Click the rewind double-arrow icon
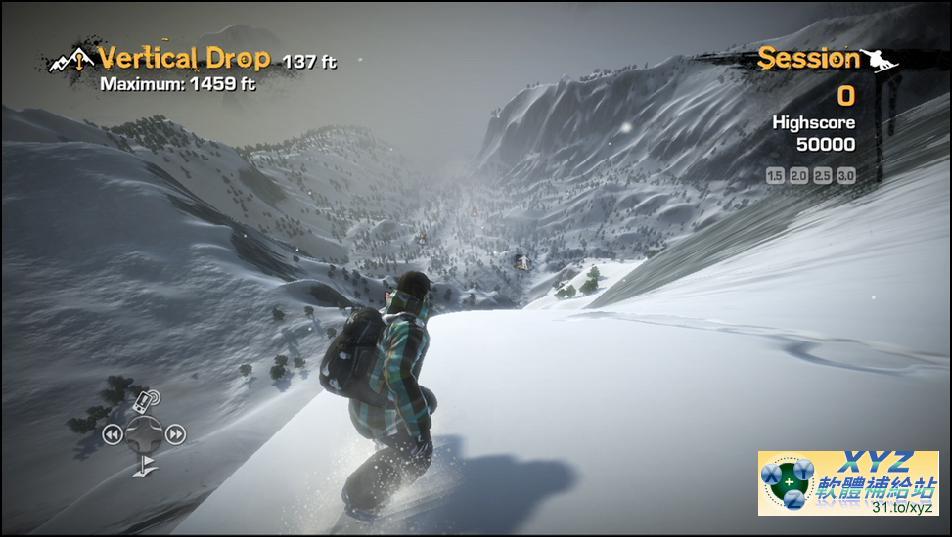The width and height of the screenshot is (952, 537). [112, 434]
